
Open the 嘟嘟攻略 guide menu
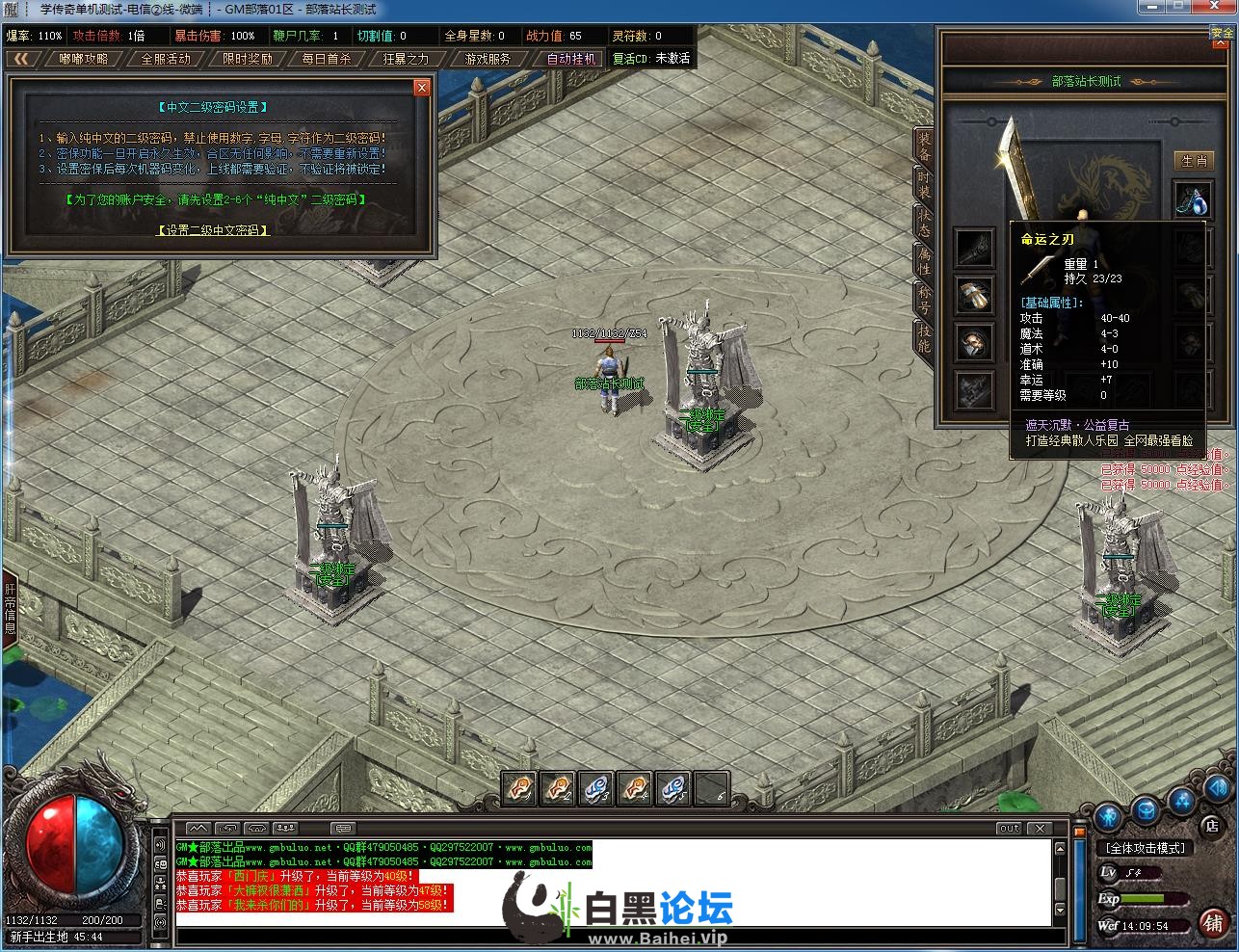(x=84, y=59)
